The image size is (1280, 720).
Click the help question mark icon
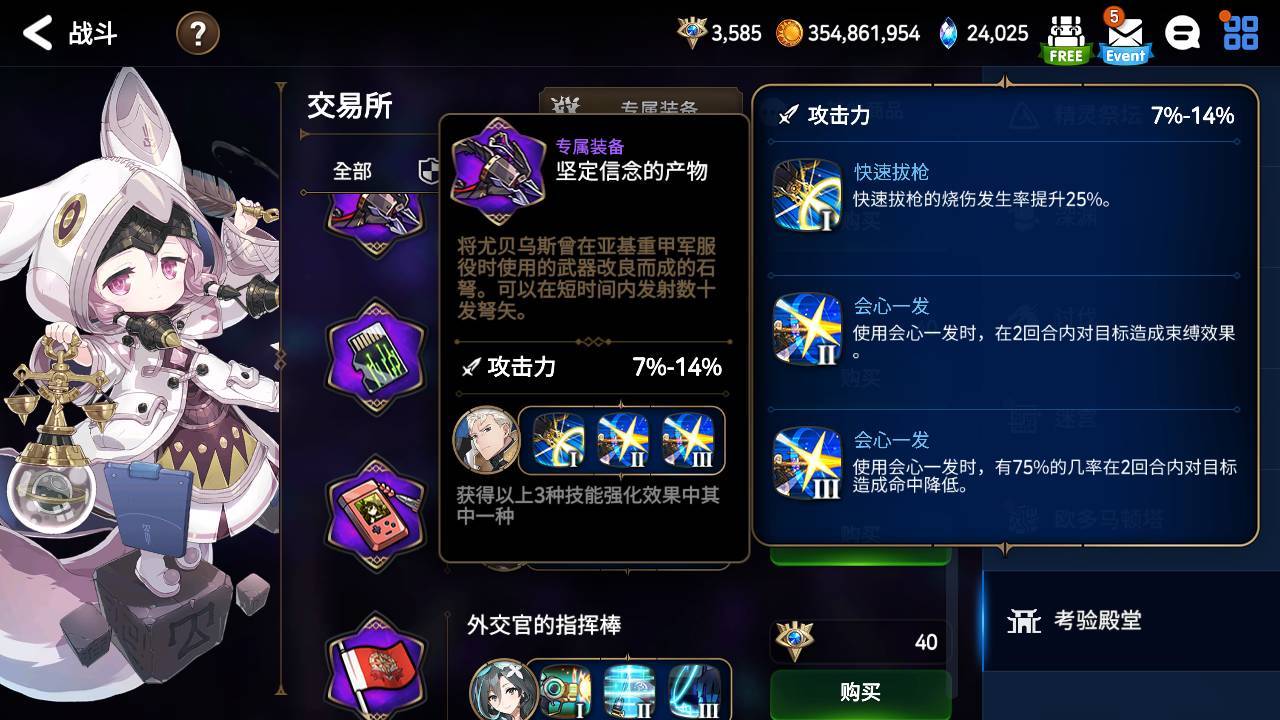(196, 33)
